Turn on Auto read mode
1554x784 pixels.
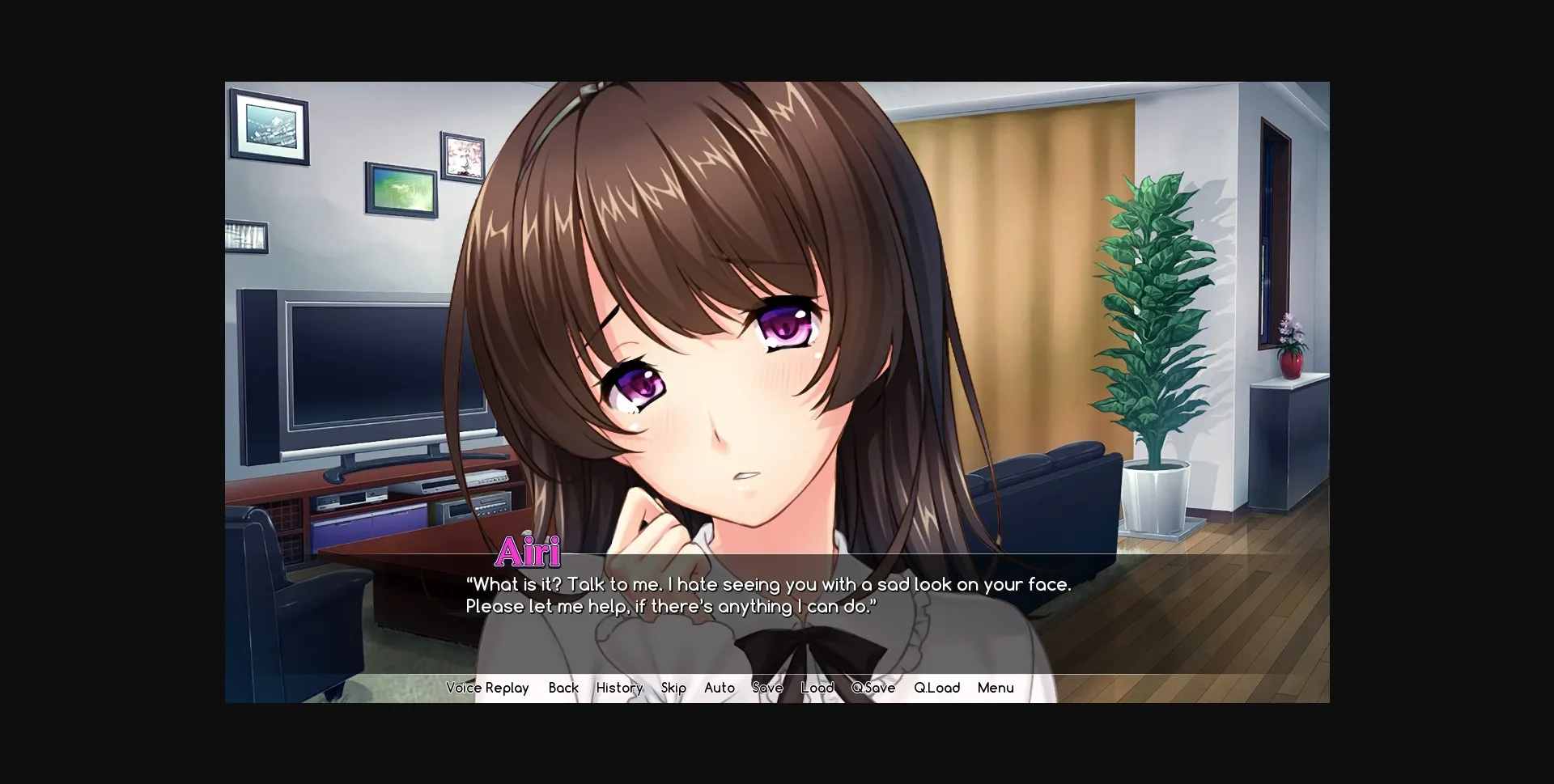(x=719, y=688)
